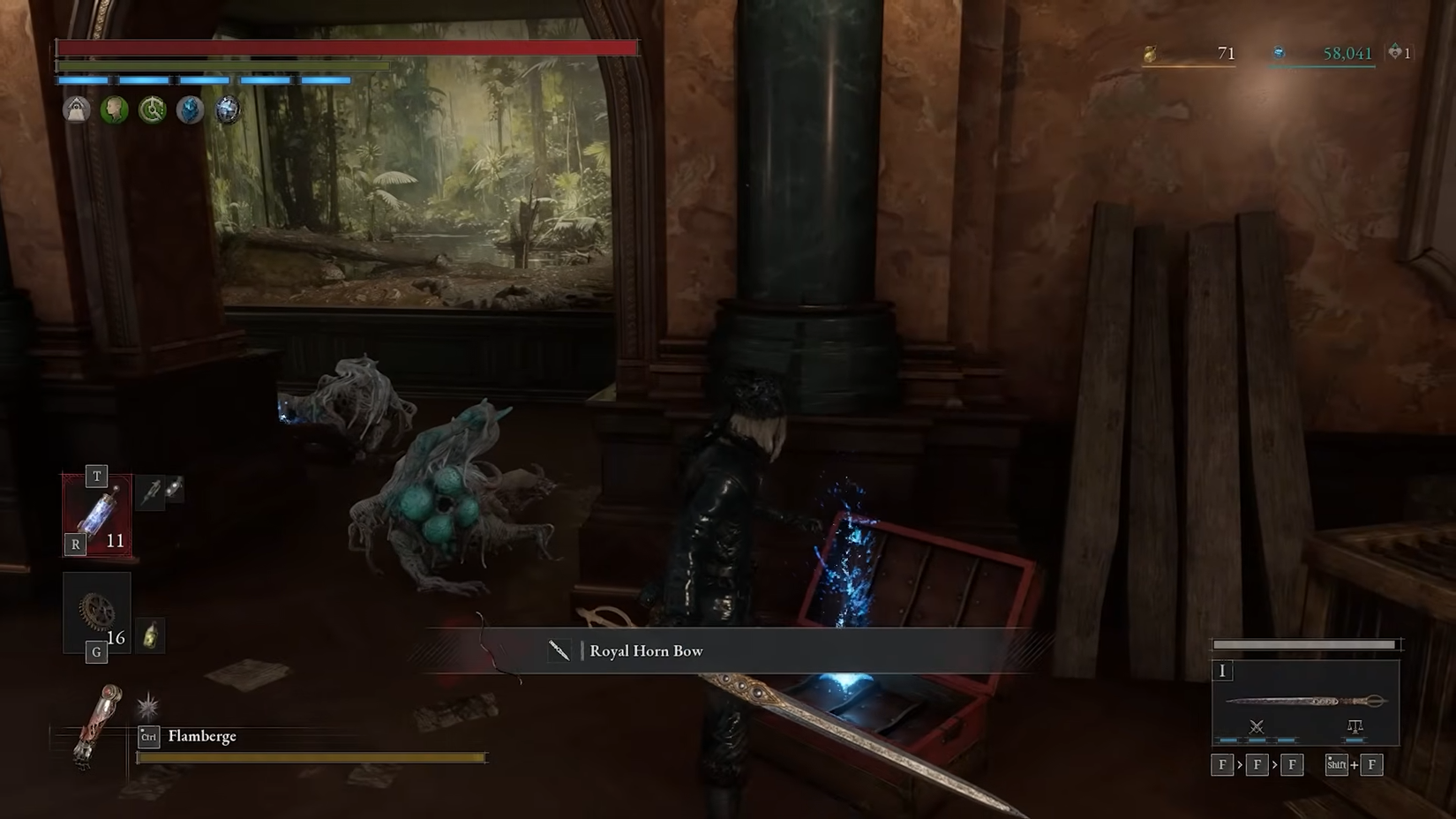Click the gold coin currency icon top right
Viewport: 1456px width, 819px height.
(1152, 53)
